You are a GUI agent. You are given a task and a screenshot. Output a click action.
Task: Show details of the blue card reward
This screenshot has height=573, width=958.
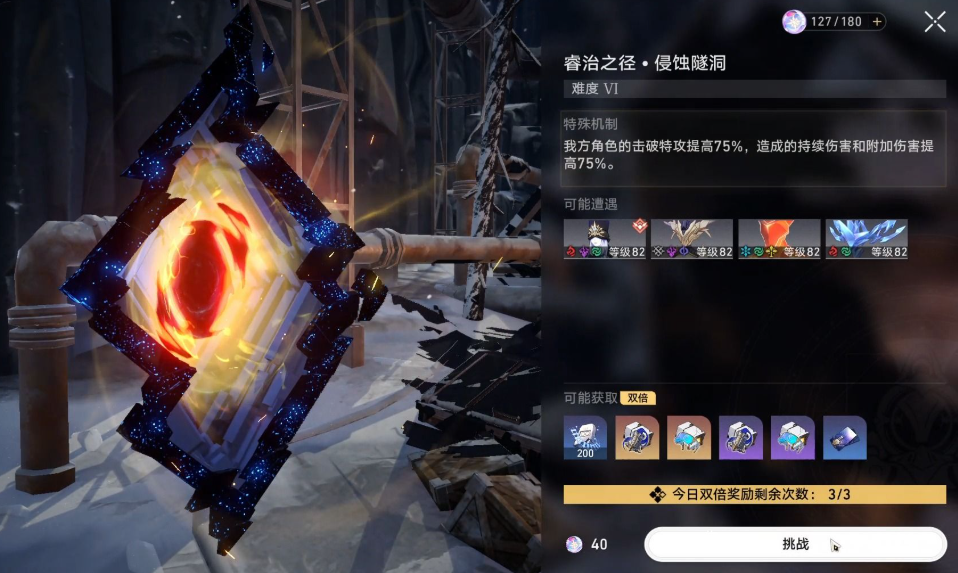845,438
